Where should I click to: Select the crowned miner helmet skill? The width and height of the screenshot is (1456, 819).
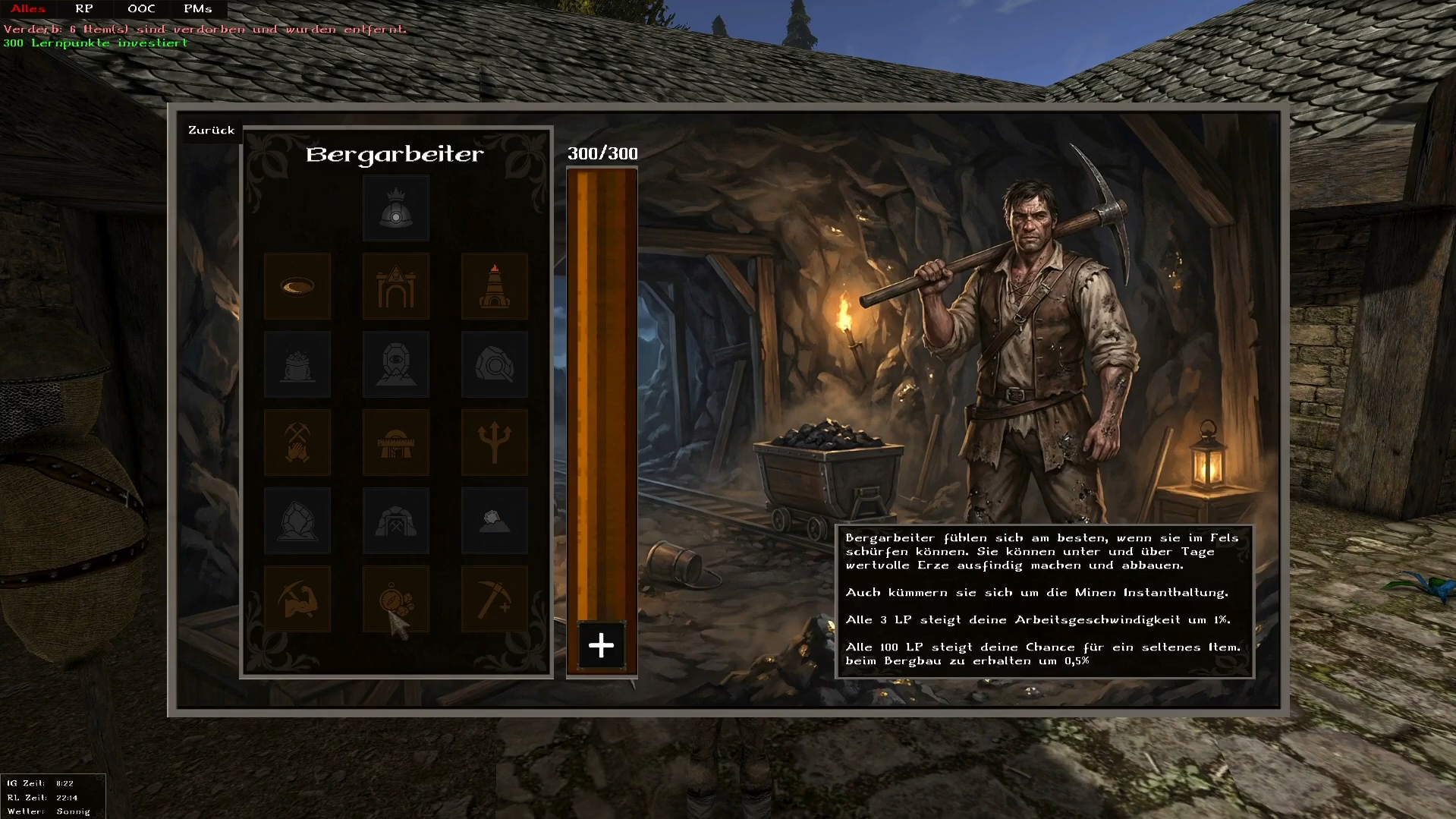point(396,209)
